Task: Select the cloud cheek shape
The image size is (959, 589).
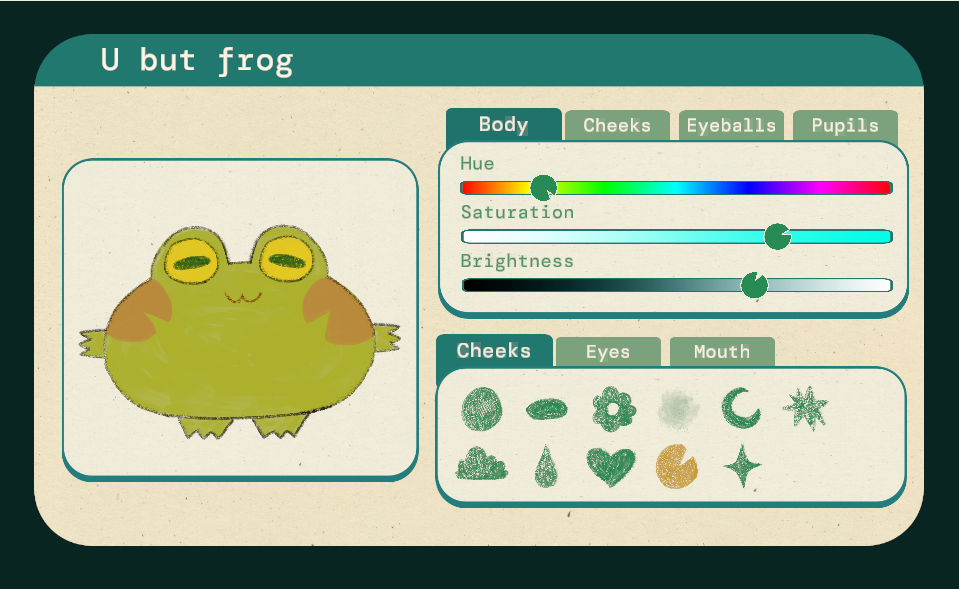Action: 482,466
